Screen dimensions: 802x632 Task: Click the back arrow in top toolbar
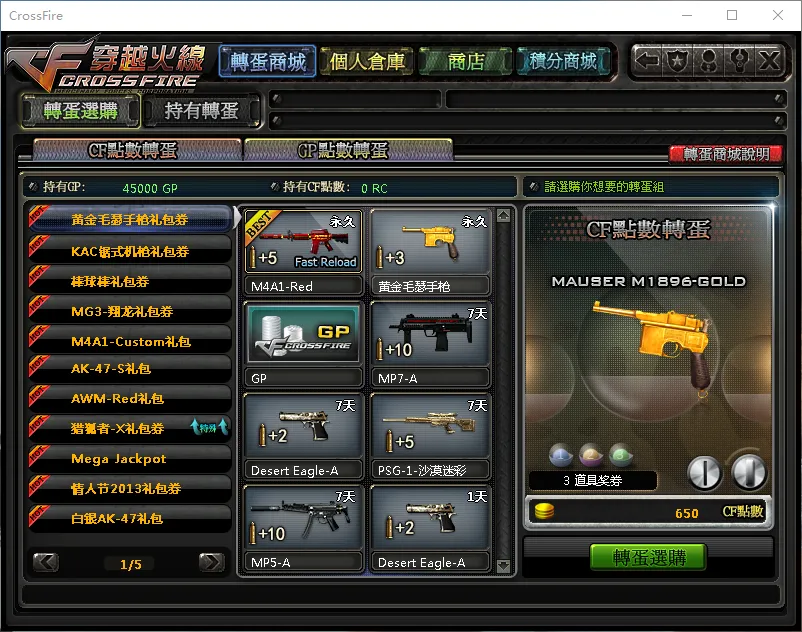[x=648, y=60]
